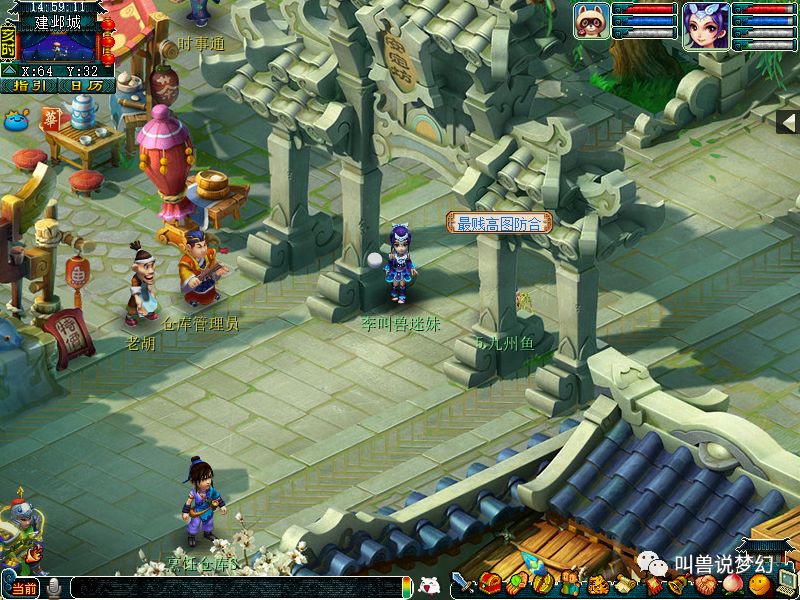The width and height of the screenshot is (800, 600).
Task: Expand the side panel arrow on right edge
Action: point(788,122)
